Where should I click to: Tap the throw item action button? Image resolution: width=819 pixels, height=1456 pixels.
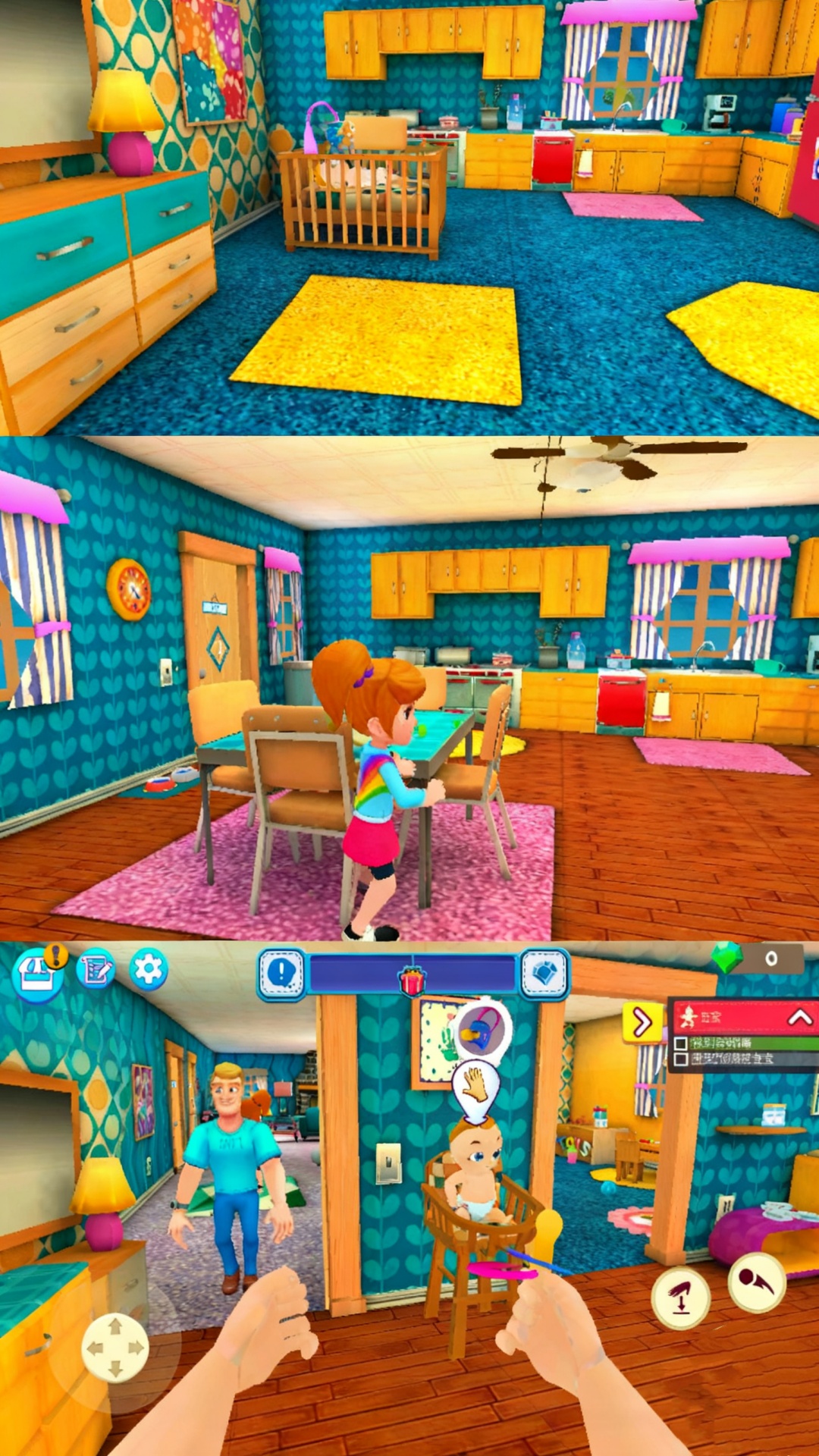(756, 1282)
